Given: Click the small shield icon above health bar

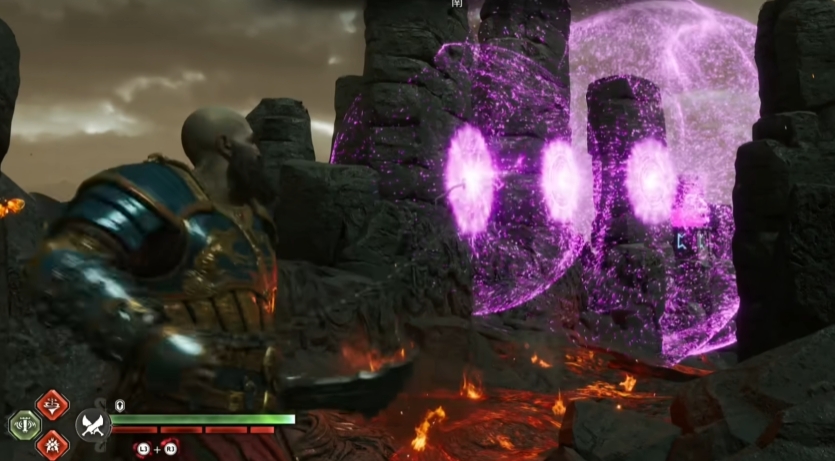Looking at the screenshot, I should (121, 405).
